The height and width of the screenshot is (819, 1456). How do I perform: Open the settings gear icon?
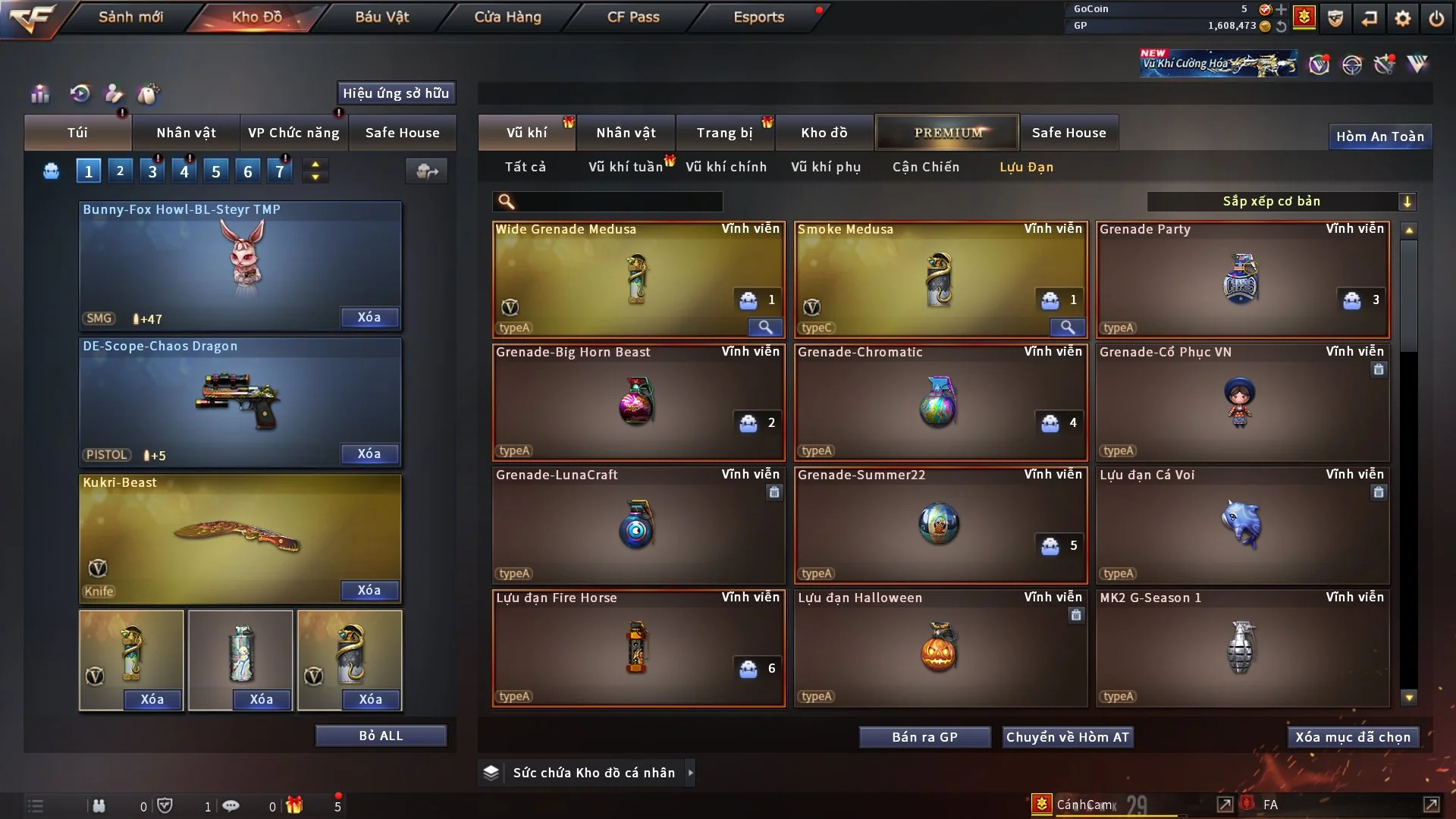1402,18
